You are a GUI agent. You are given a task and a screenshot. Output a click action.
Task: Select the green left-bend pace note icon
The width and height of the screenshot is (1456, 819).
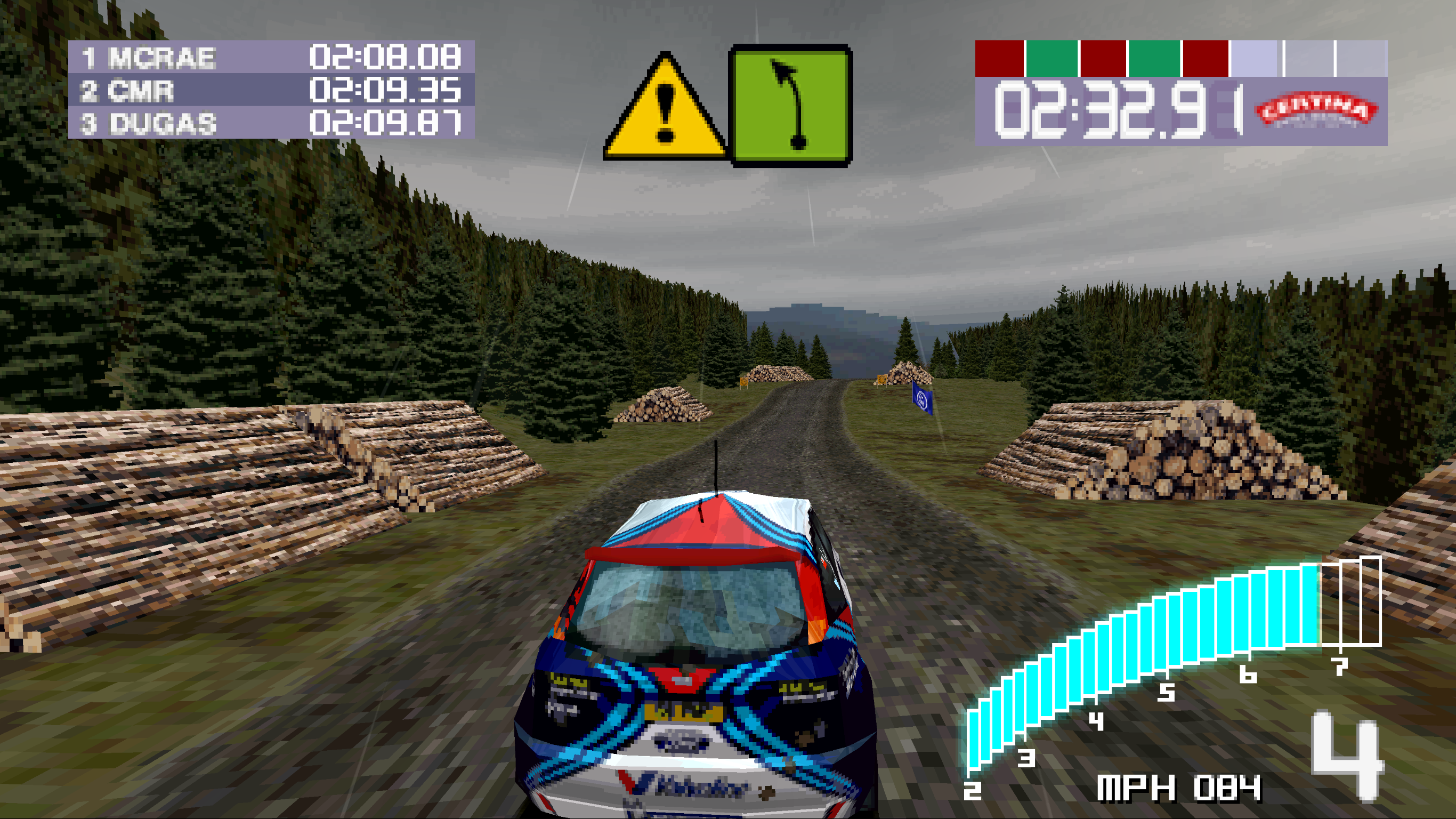point(791,106)
